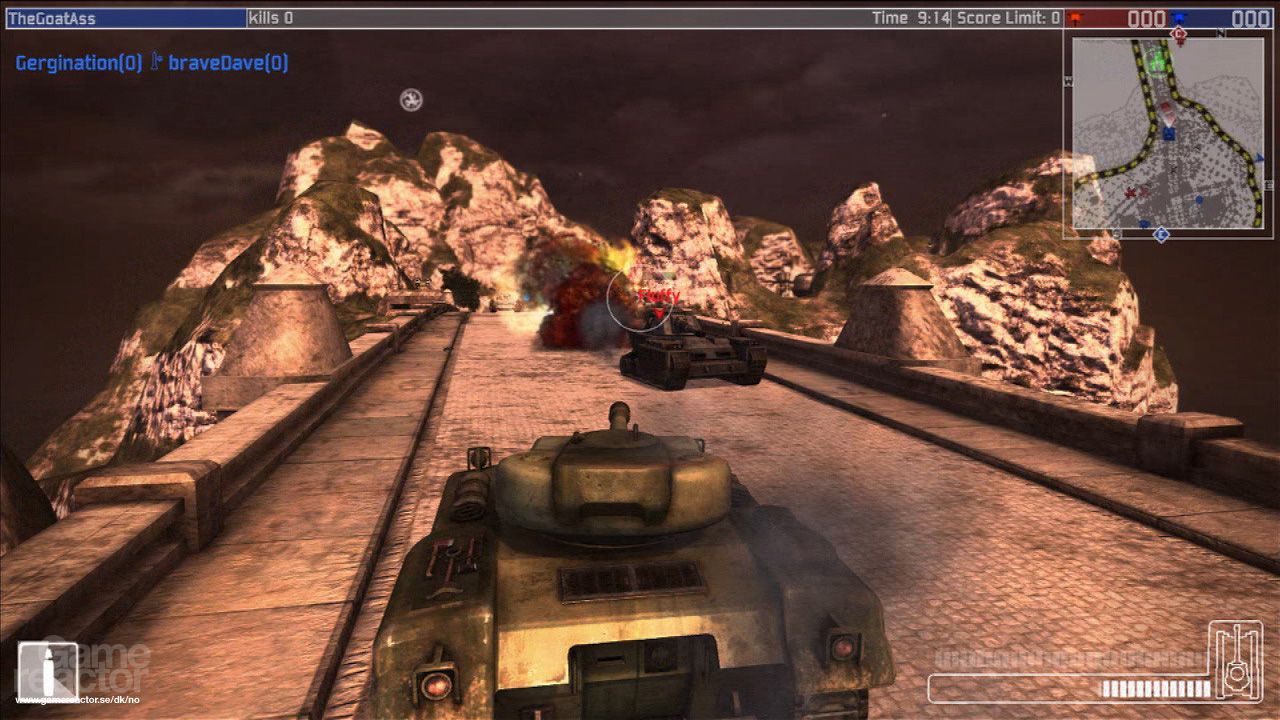Image resolution: width=1280 pixels, height=720 pixels.
Task: Click the enemy name tag Fluffy
Action: [x=655, y=295]
